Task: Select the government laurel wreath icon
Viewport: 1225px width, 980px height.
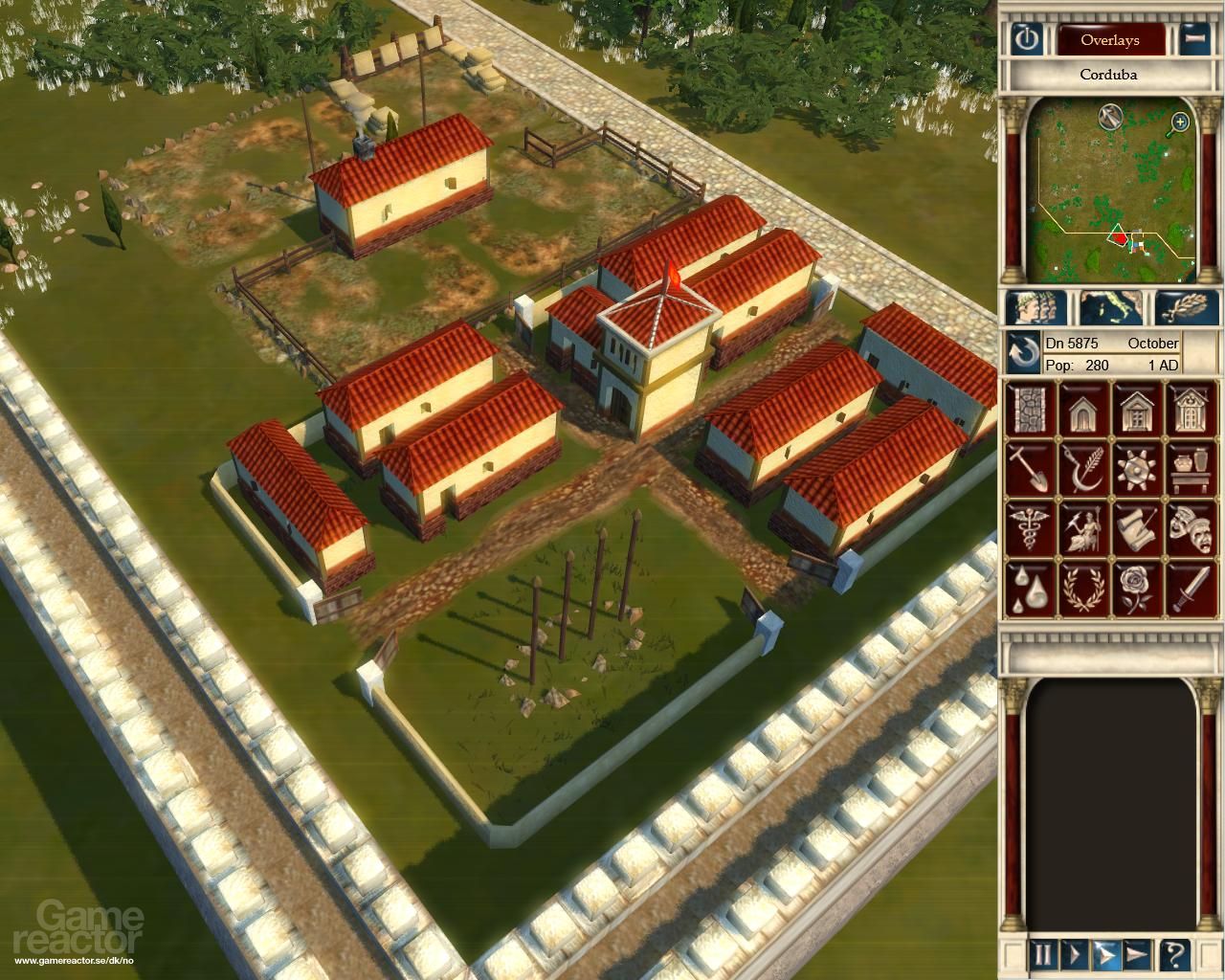Action: (1084, 587)
